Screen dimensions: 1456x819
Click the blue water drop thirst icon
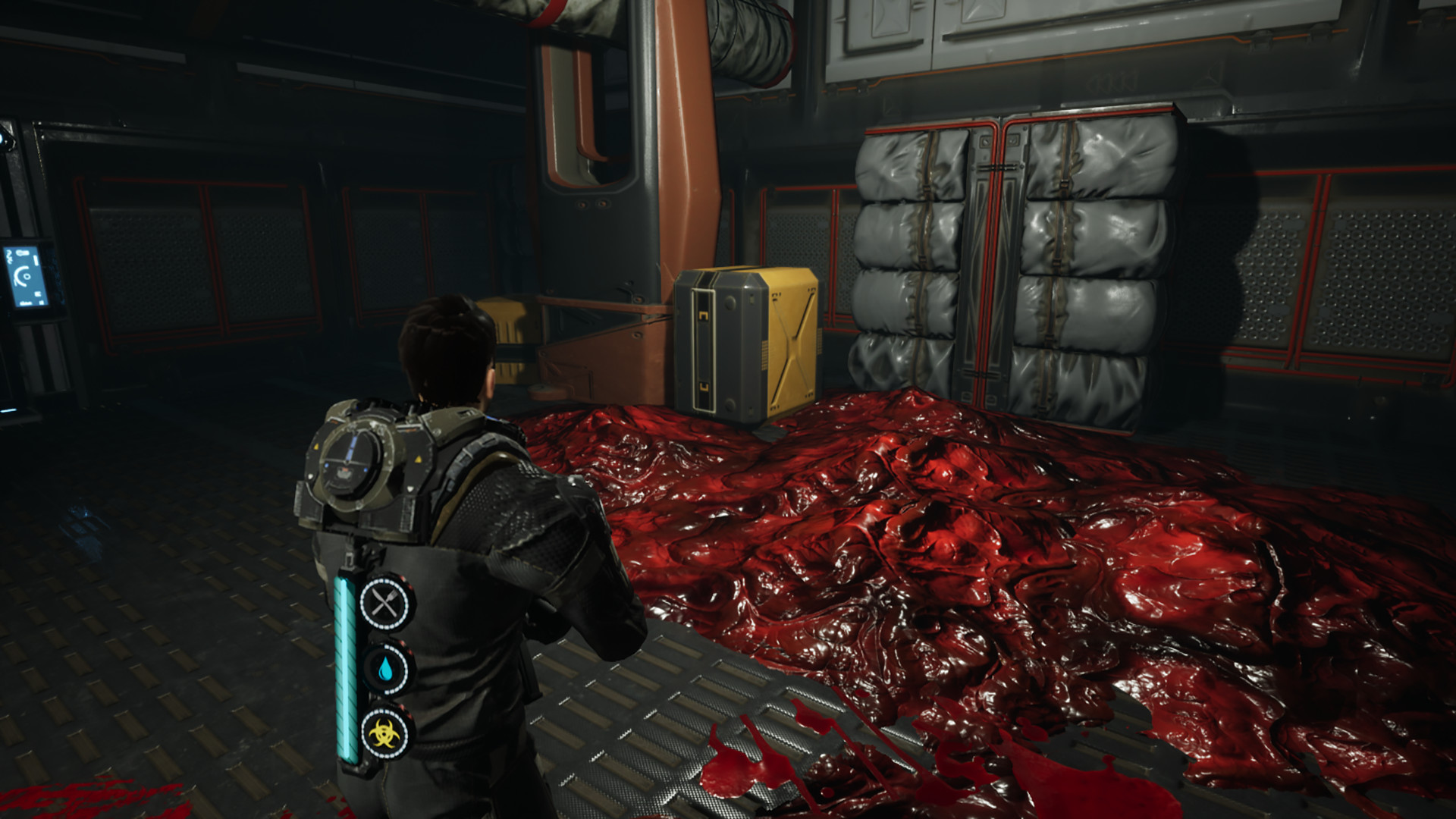[x=388, y=668]
